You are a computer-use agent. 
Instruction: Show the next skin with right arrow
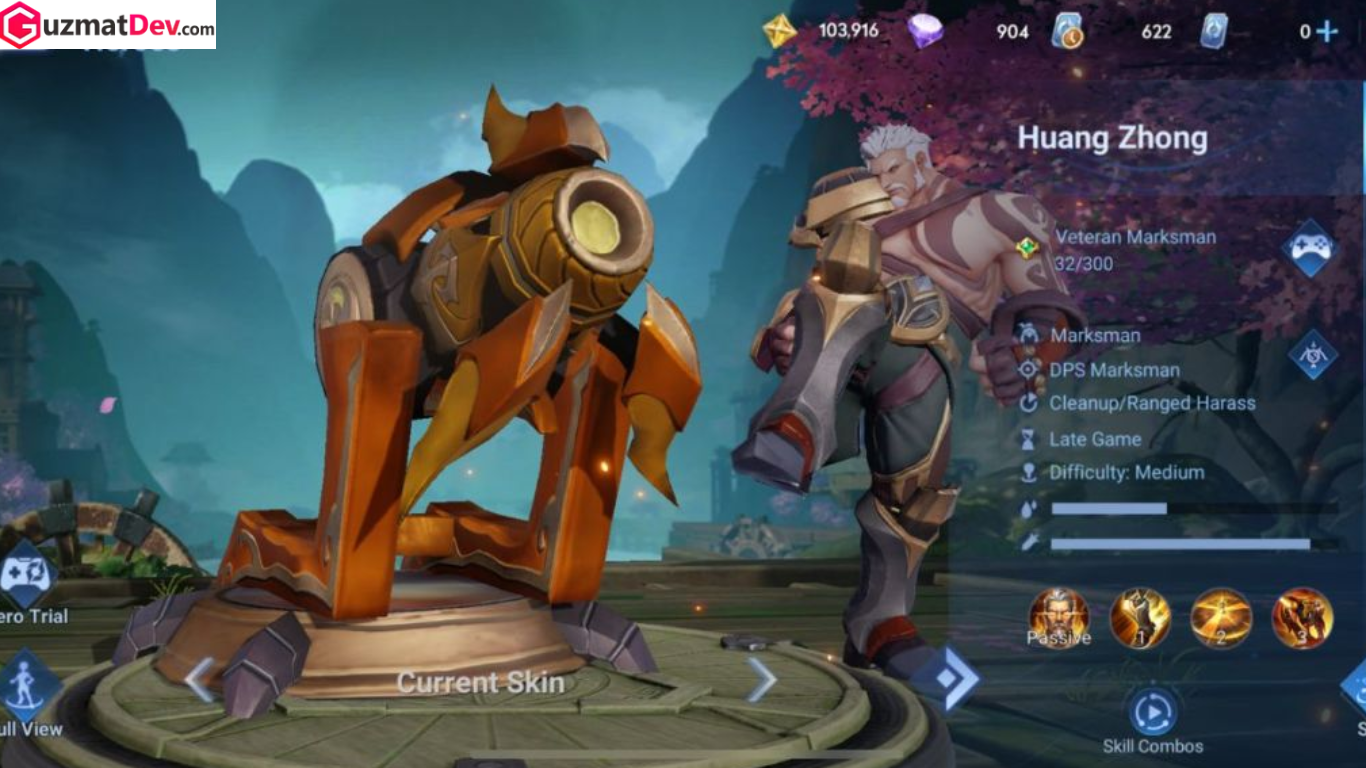(x=762, y=681)
